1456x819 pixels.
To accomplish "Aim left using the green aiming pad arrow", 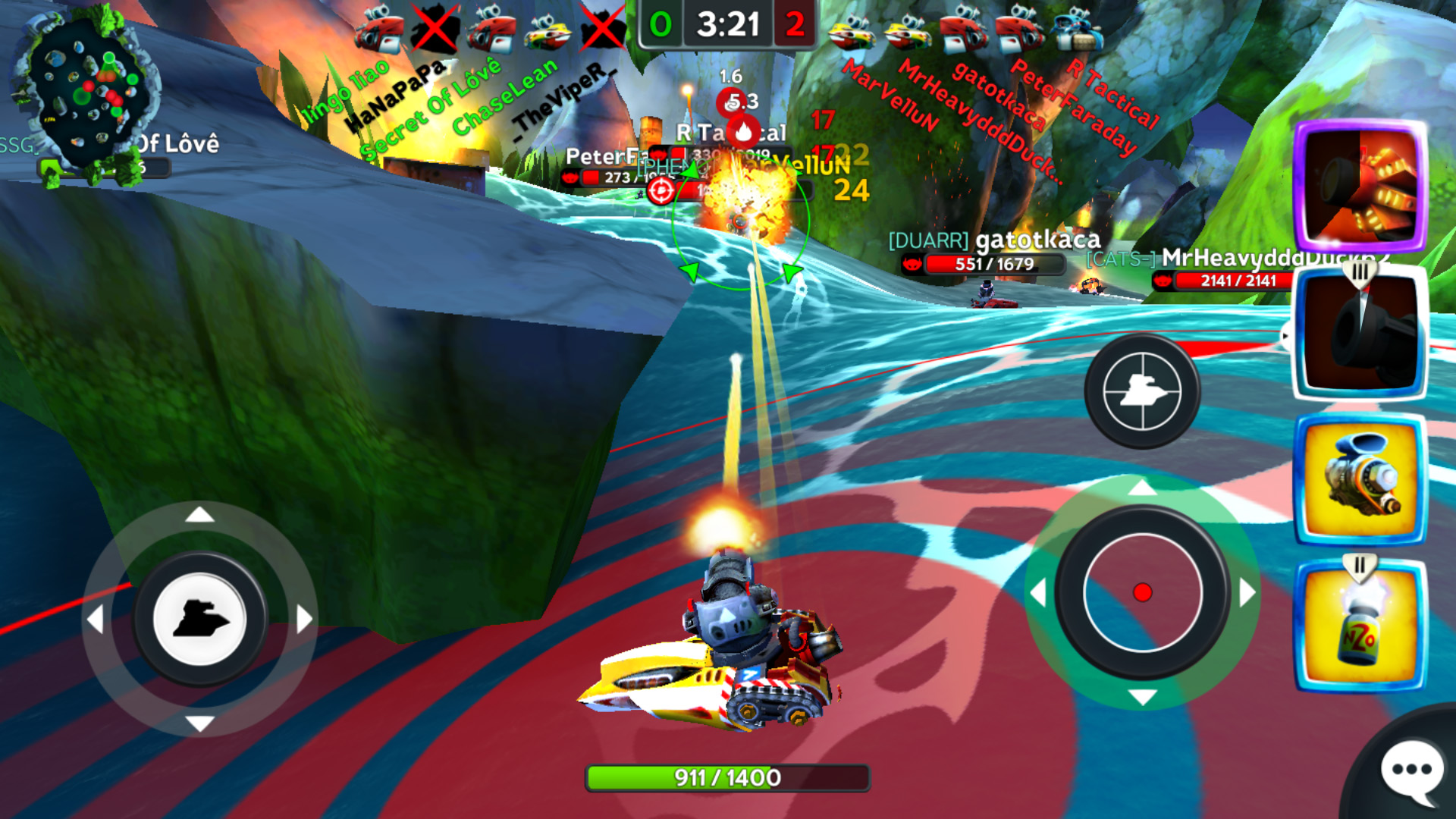I will click(x=1038, y=592).
